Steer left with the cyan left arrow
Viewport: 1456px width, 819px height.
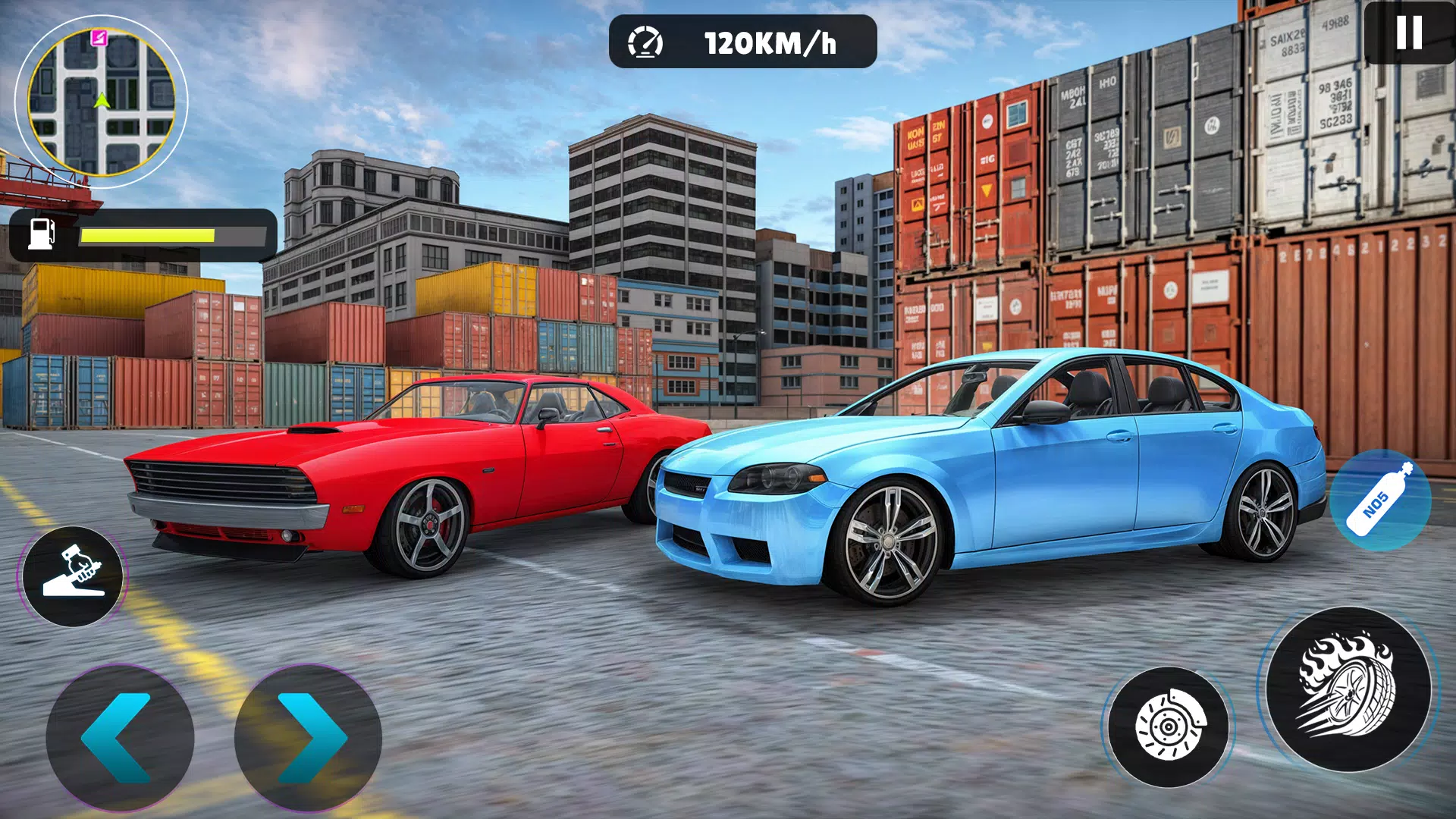121,739
